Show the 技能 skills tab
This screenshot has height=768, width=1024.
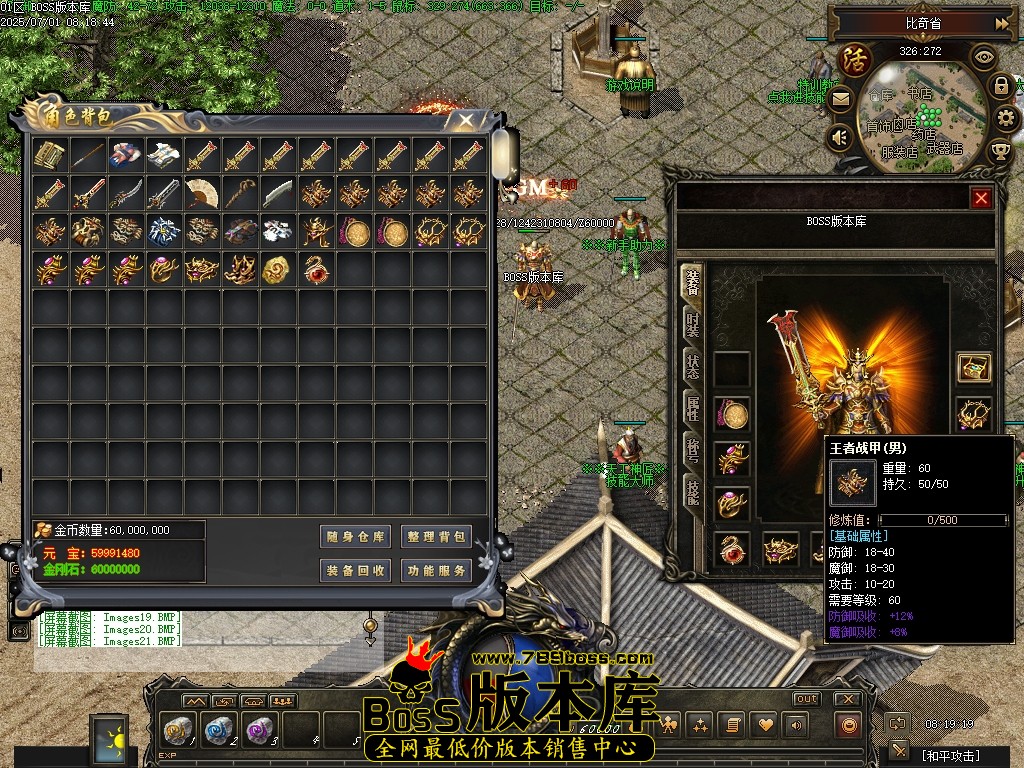[692, 491]
